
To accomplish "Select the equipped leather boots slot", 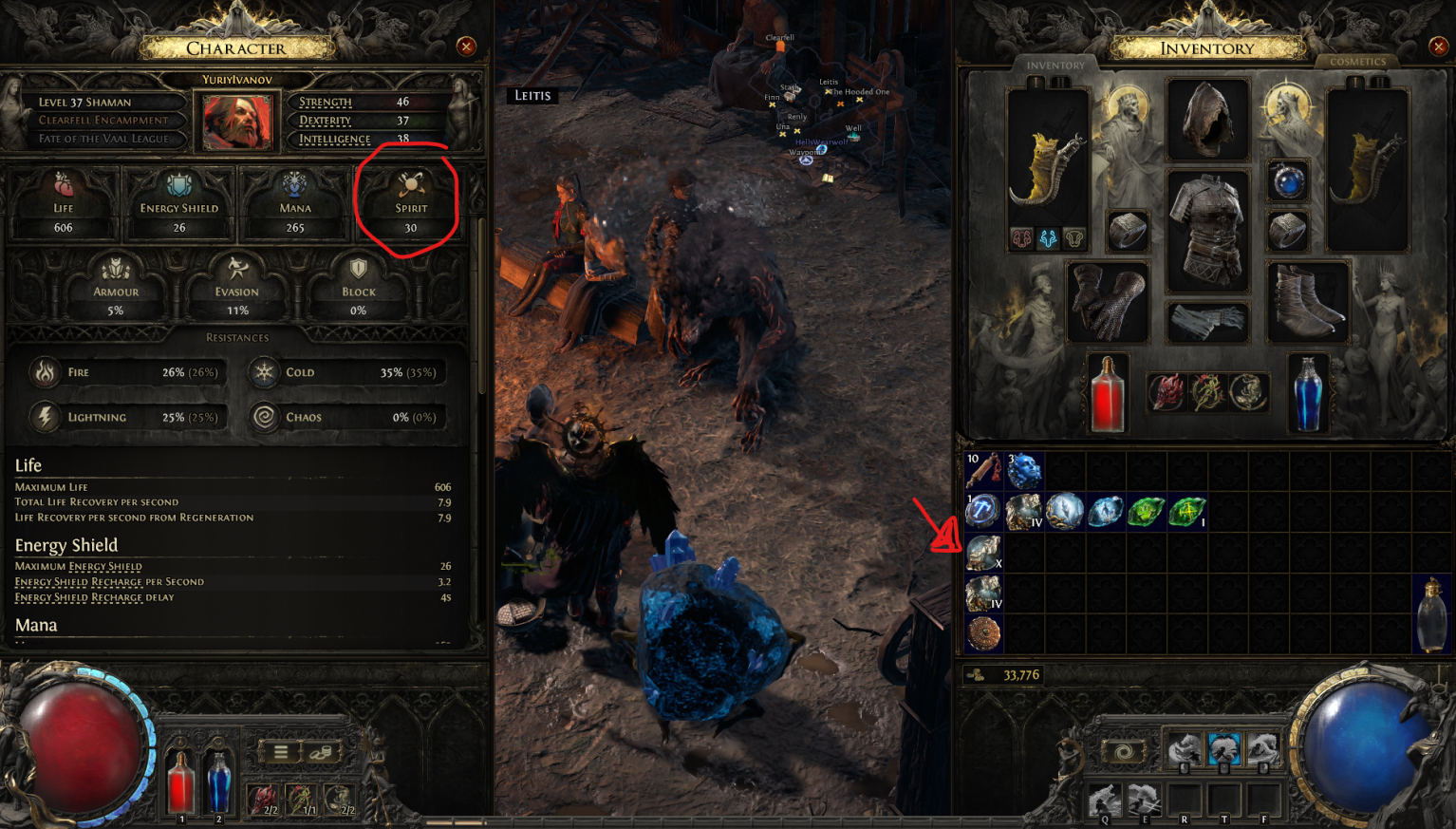I will click(x=1306, y=302).
